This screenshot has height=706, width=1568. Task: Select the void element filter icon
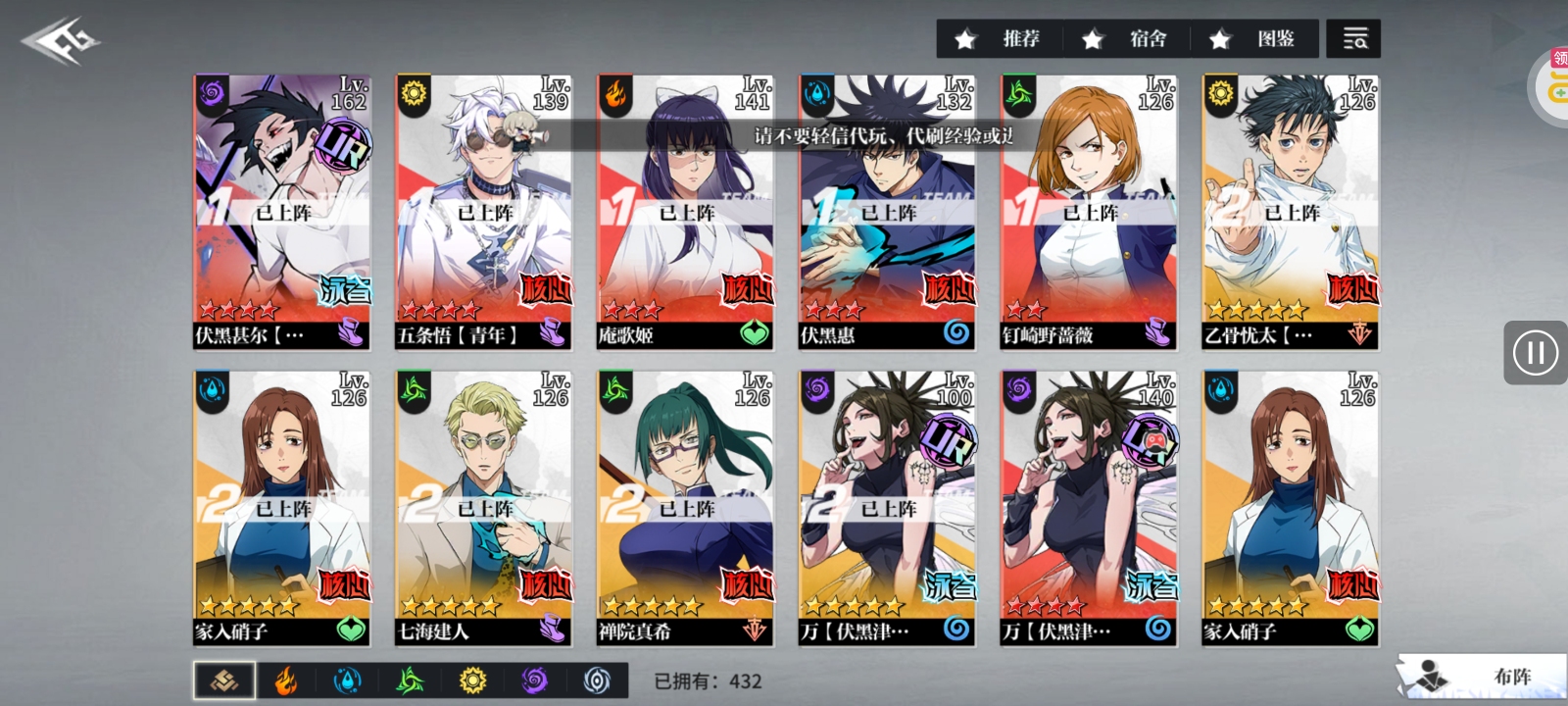click(595, 681)
